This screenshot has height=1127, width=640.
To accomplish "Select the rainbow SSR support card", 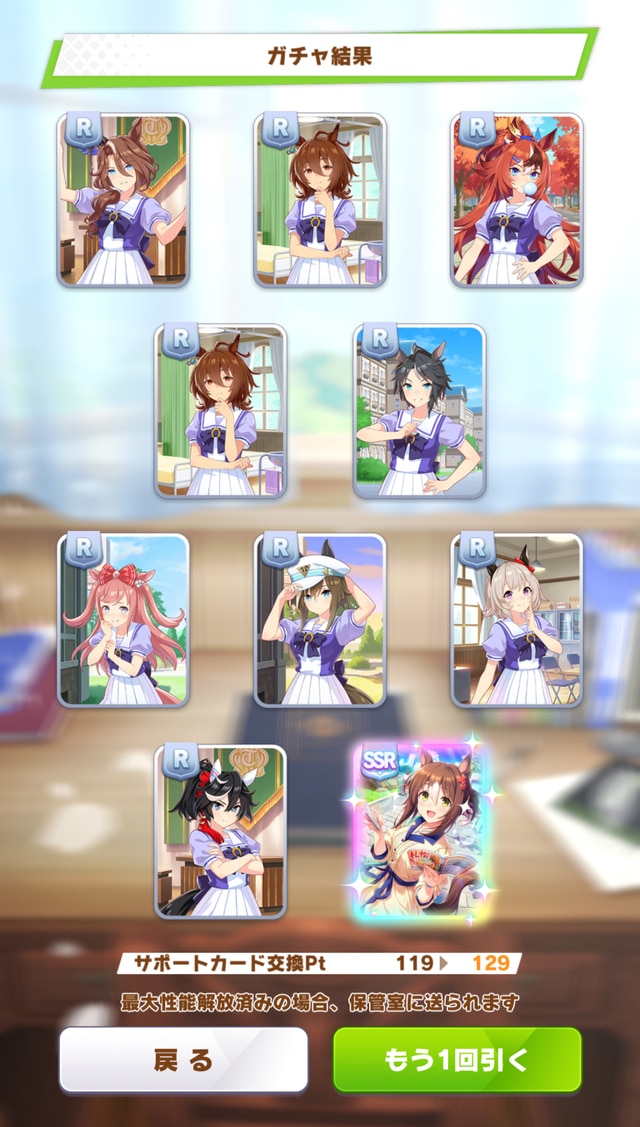I will point(419,832).
